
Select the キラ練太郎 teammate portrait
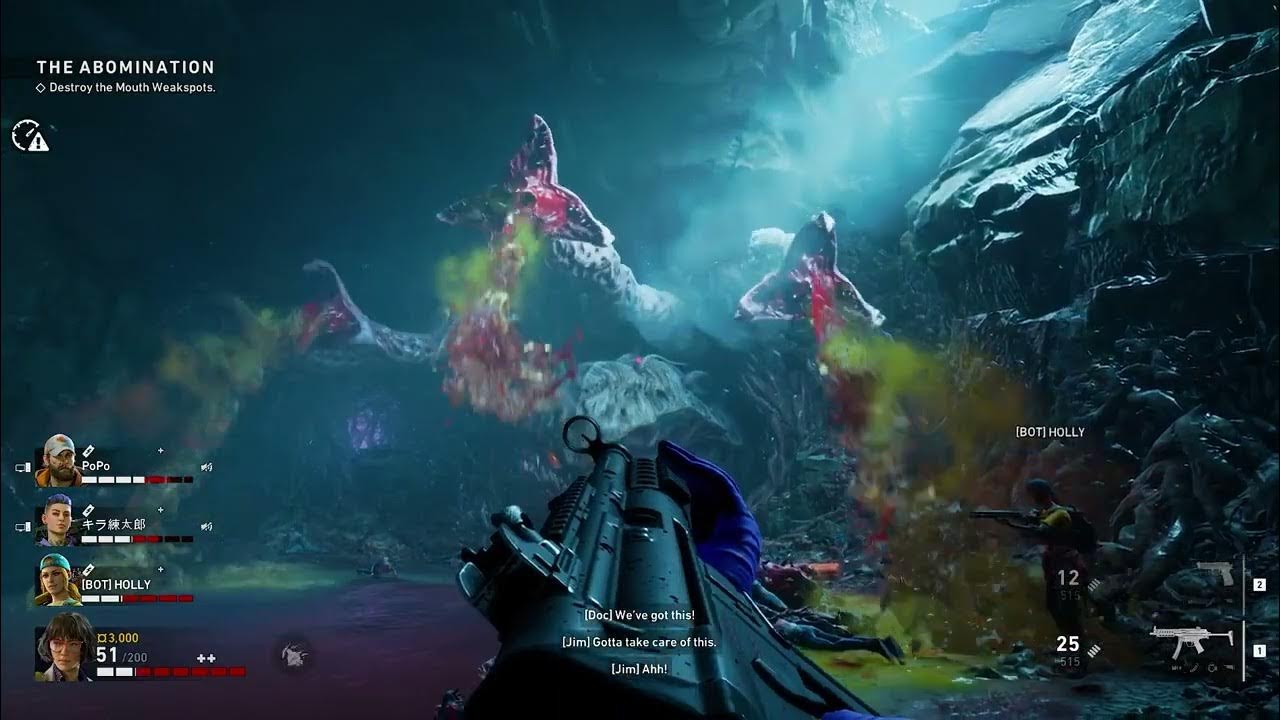click(58, 522)
